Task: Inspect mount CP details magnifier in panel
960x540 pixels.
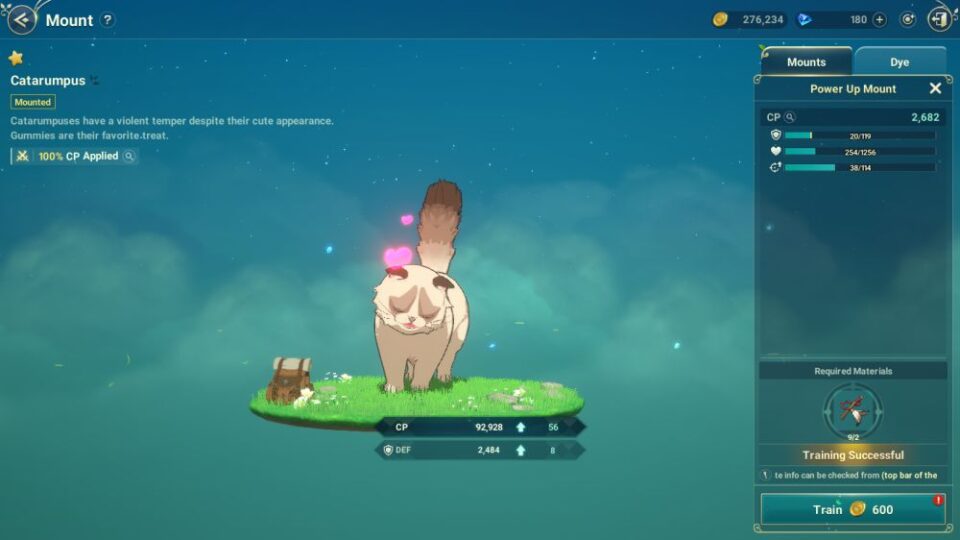Action: coord(789,118)
